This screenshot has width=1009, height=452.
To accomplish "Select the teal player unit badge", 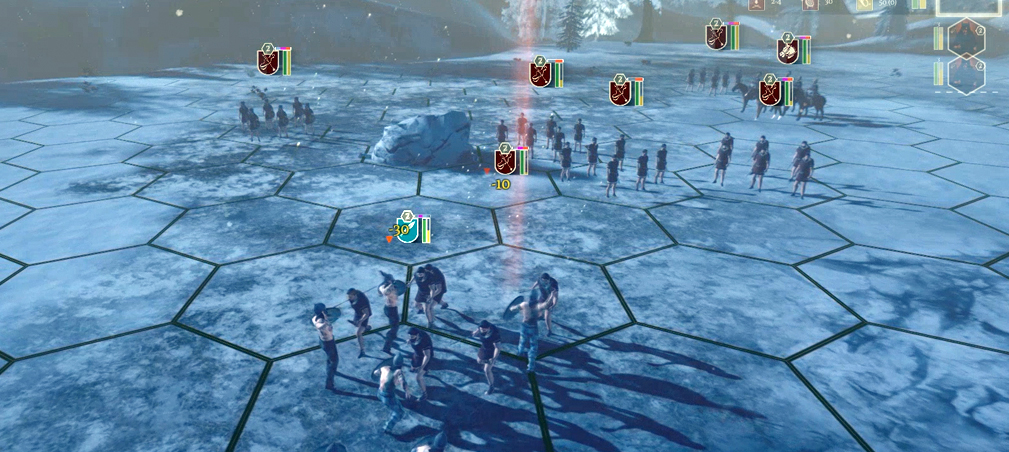I will tap(407, 228).
